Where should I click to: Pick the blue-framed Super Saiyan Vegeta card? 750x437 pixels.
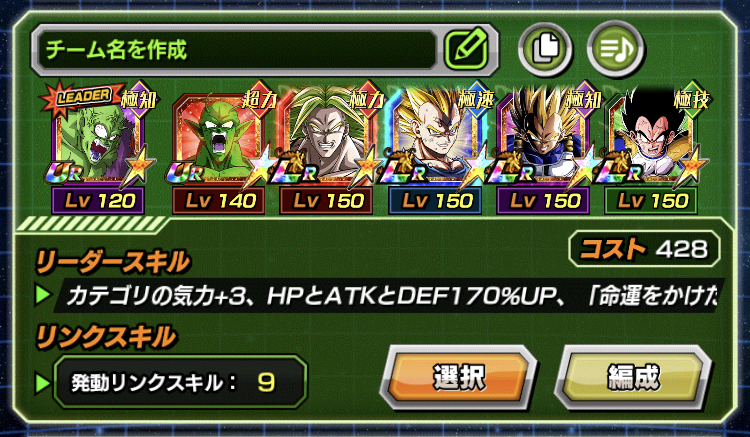pos(436,148)
